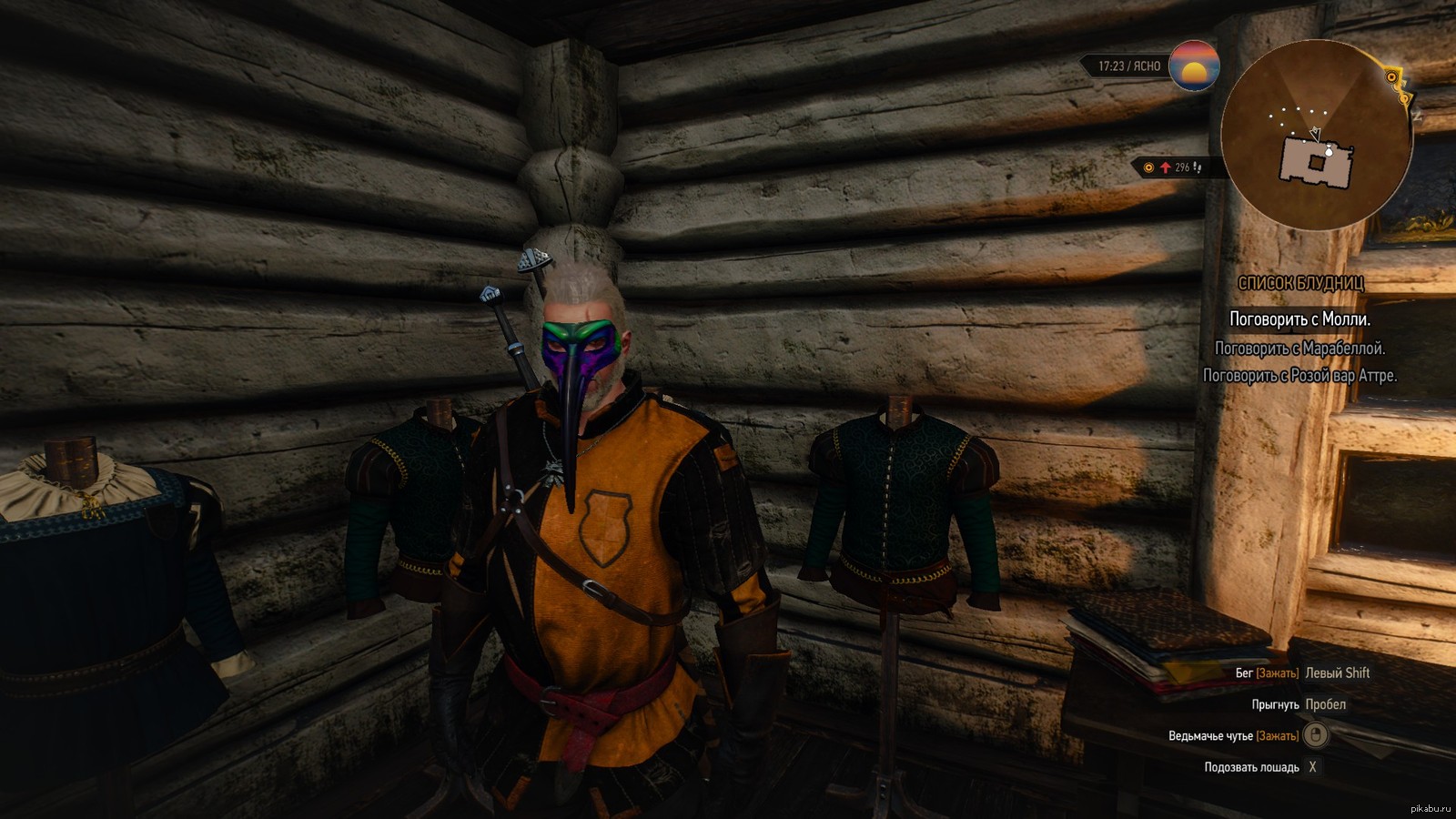Open the quest title Список блудниц
This screenshot has height=819, width=1456.
point(1300,284)
